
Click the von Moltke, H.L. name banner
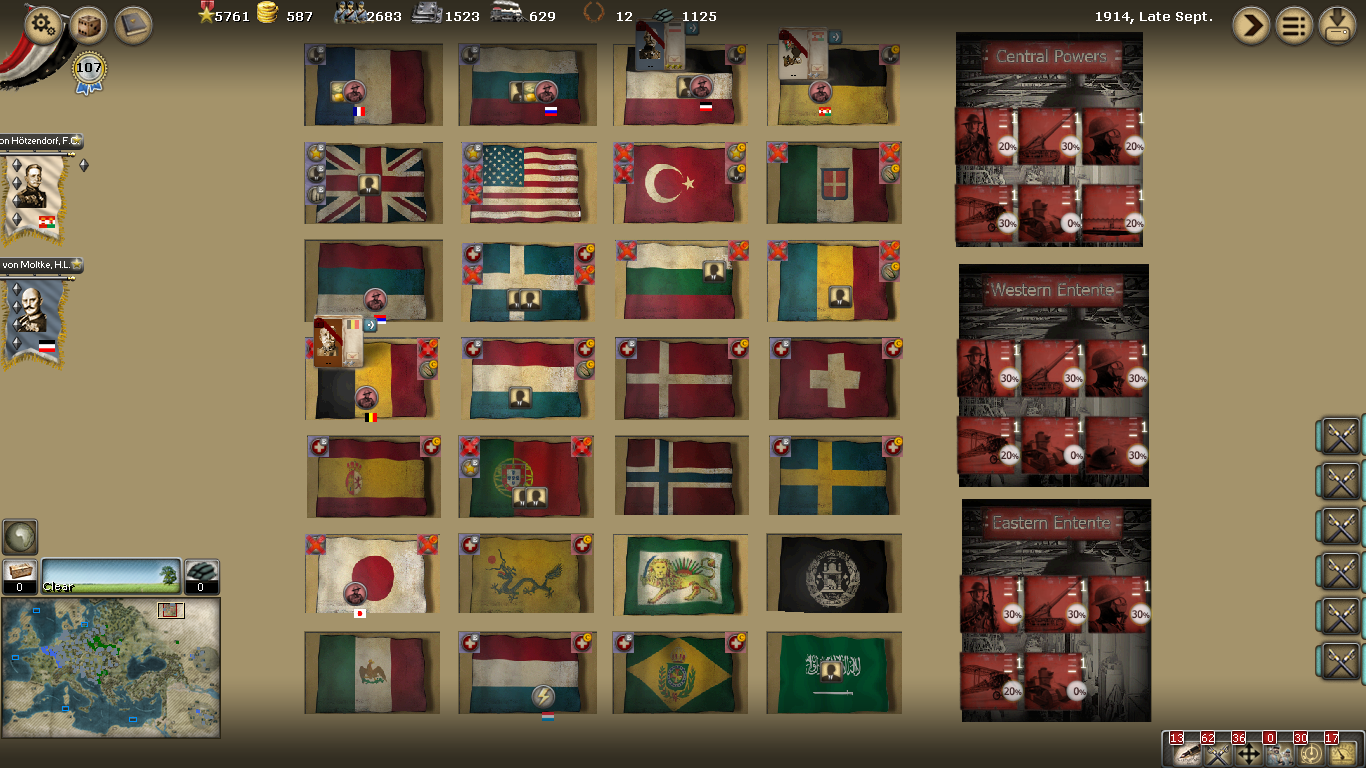(38, 266)
